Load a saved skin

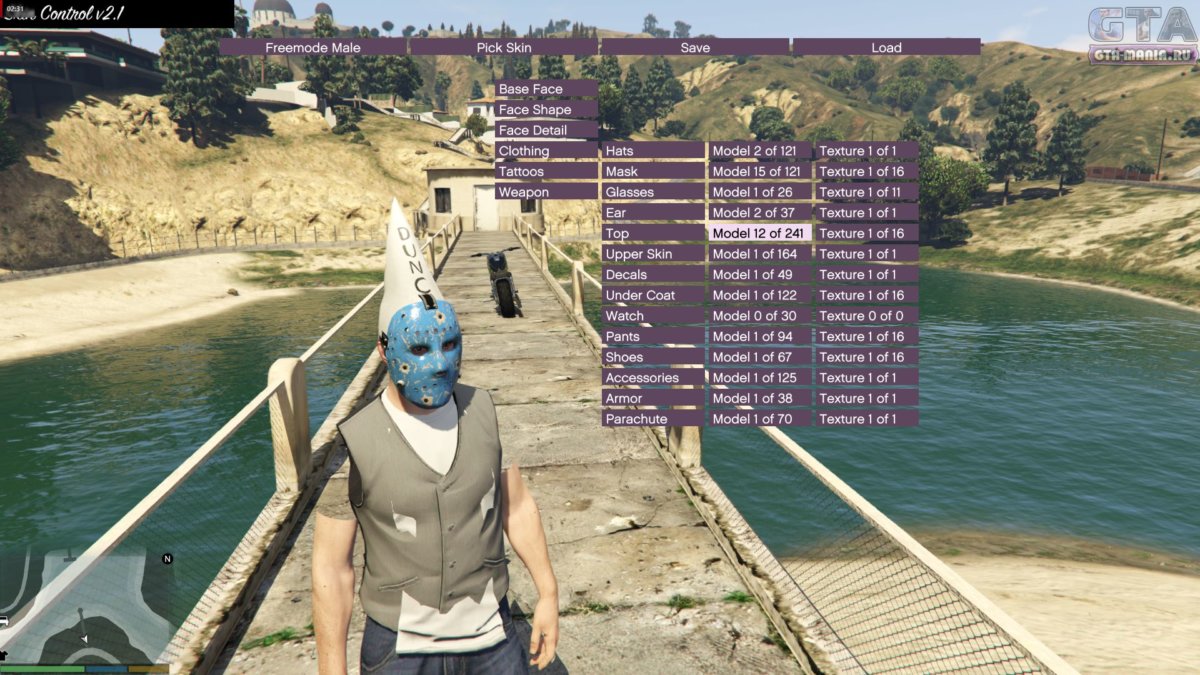pyautogui.click(x=886, y=47)
